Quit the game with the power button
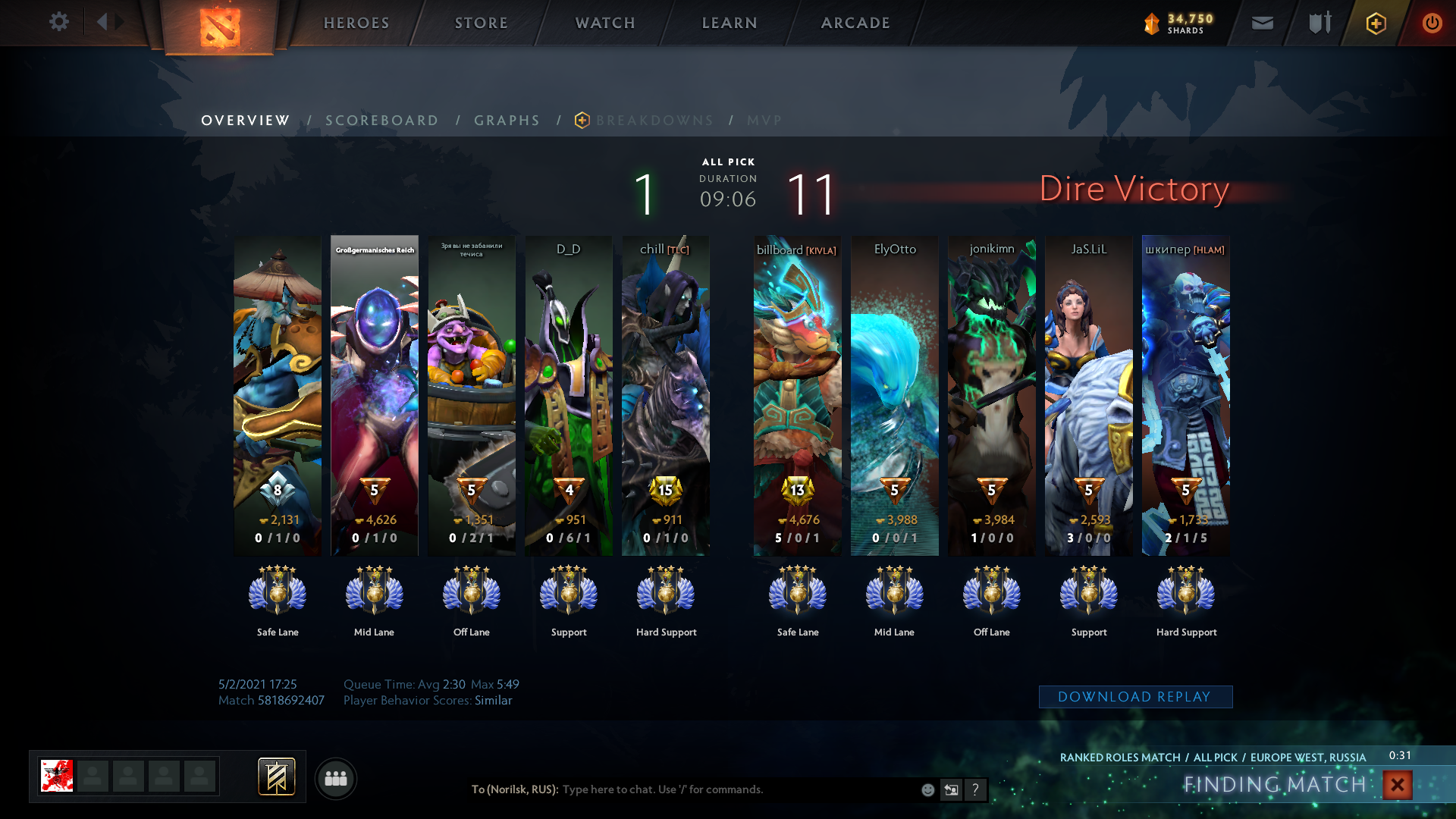 pyautogui.click(x=1432, y=24)
